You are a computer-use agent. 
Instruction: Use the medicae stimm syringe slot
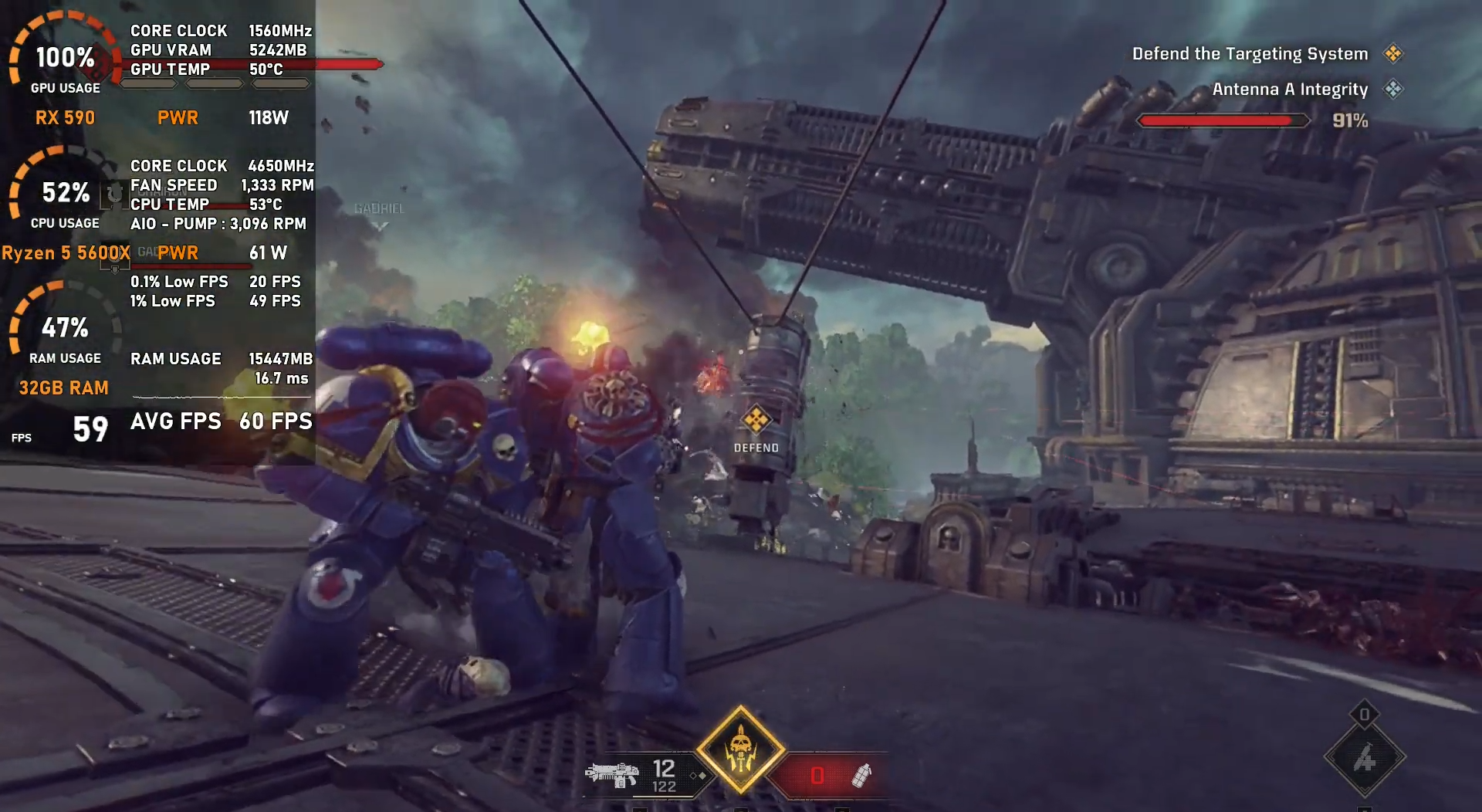tap(1364, 758)
